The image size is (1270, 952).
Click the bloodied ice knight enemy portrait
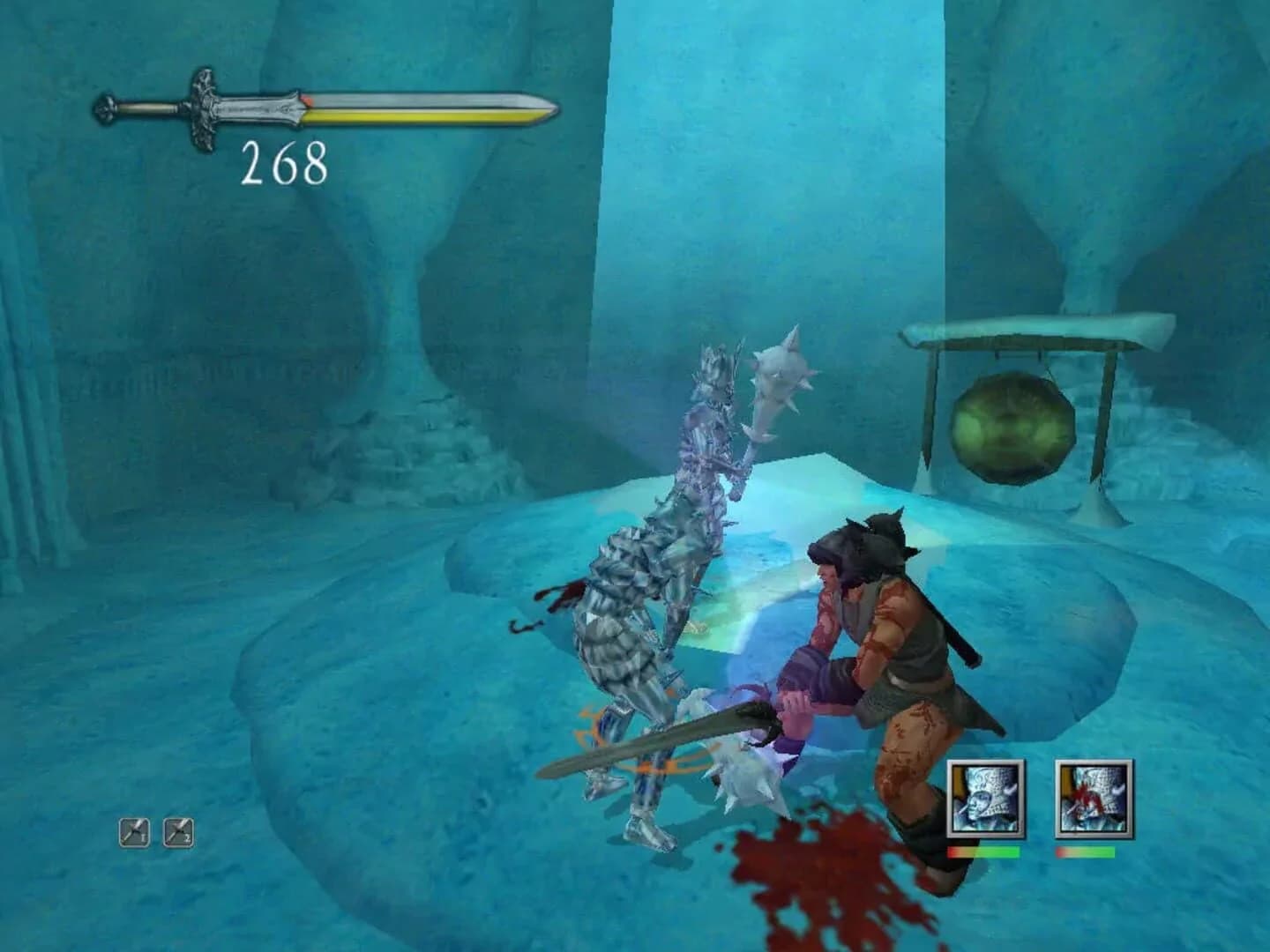pyautogui.click(x=1092, y=798)
